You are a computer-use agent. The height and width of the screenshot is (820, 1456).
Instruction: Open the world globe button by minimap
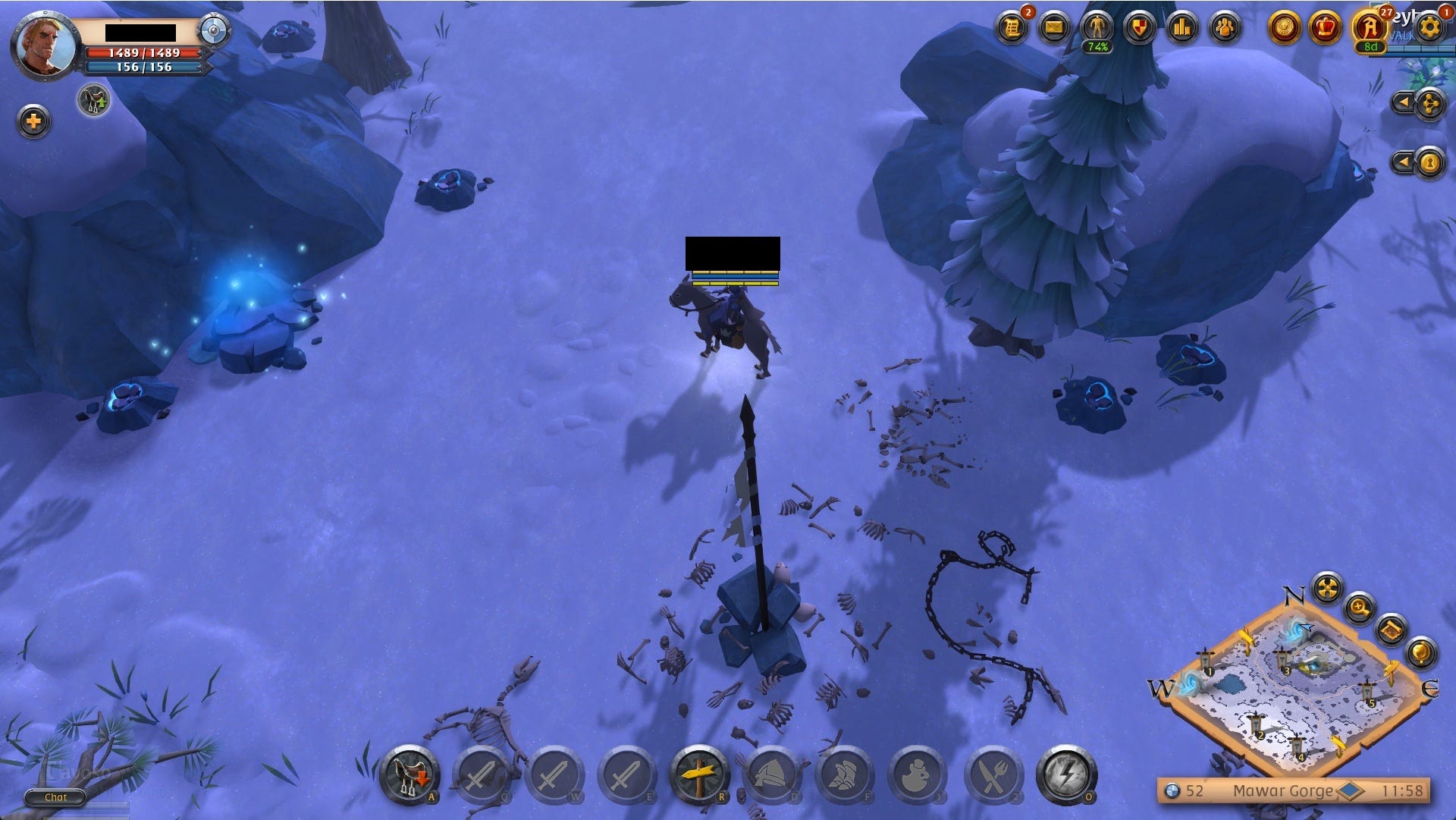click(1420, 651)
